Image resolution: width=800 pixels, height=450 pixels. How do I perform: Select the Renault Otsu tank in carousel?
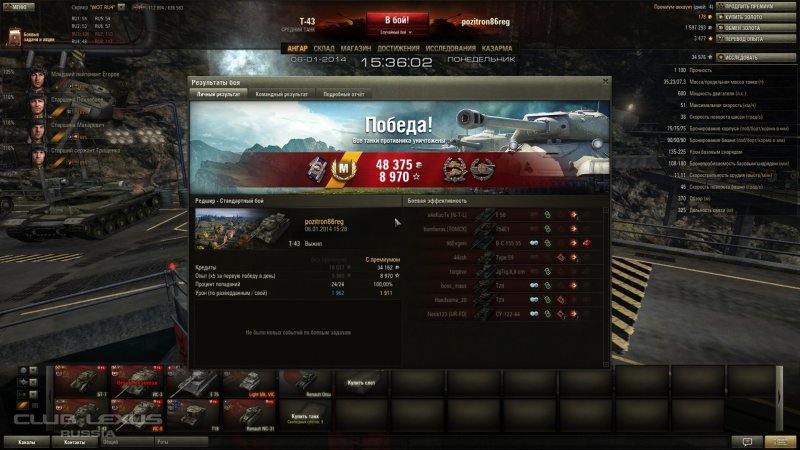304,381
